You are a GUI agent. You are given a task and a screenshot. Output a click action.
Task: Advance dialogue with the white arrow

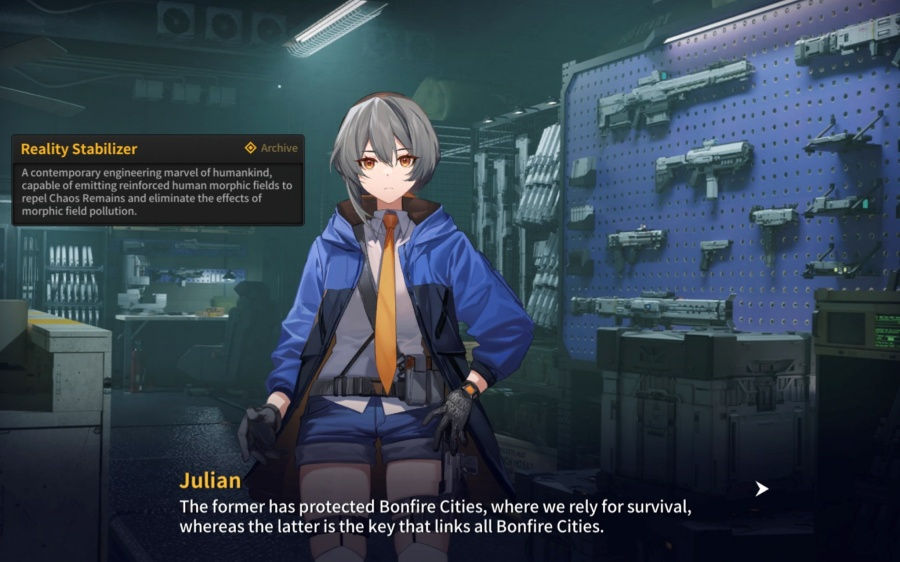point(762,489)
